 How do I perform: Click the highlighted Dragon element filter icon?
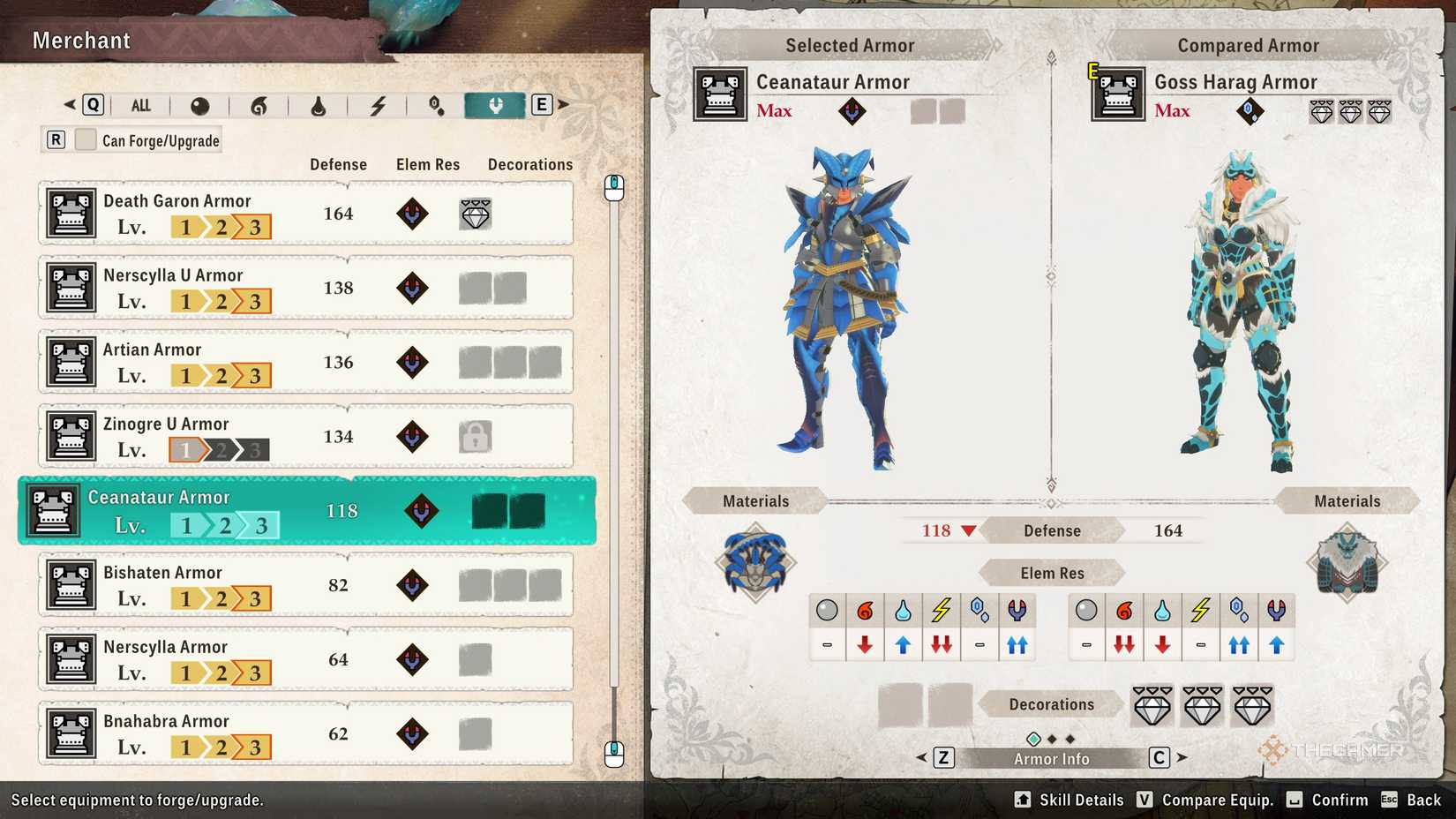click(495, 104)
